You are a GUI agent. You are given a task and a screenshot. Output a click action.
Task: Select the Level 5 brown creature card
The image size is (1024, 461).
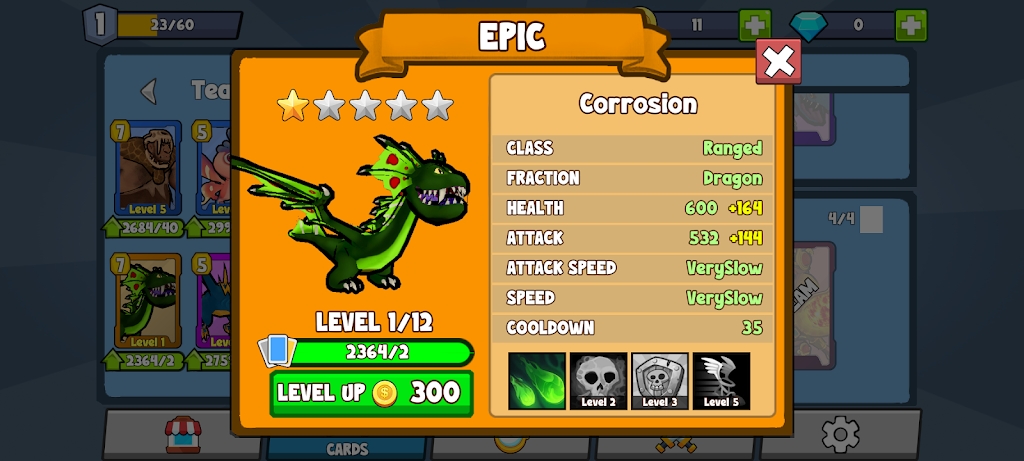(147, 168)
